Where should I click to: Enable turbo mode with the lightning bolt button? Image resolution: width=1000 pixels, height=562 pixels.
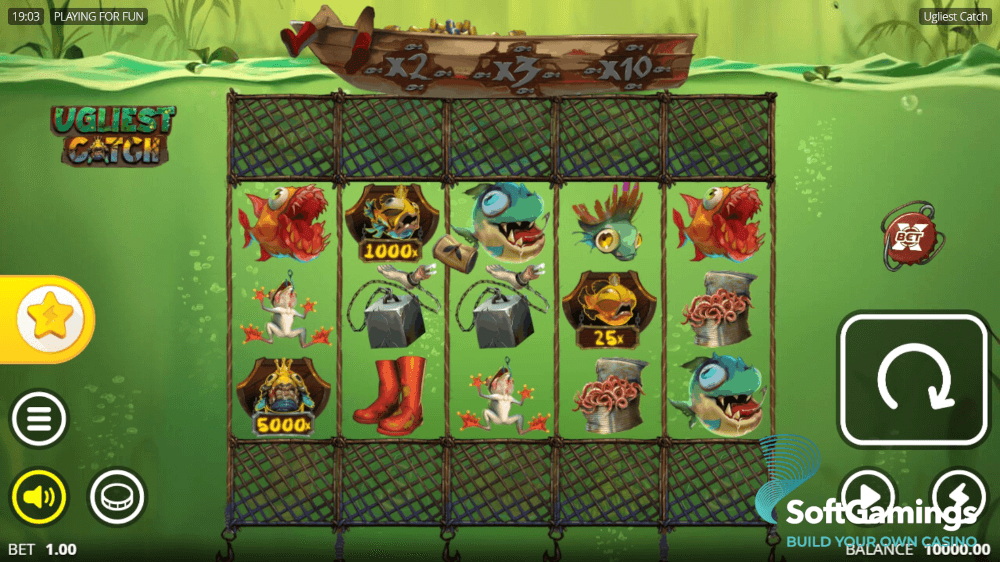(959, 496)
